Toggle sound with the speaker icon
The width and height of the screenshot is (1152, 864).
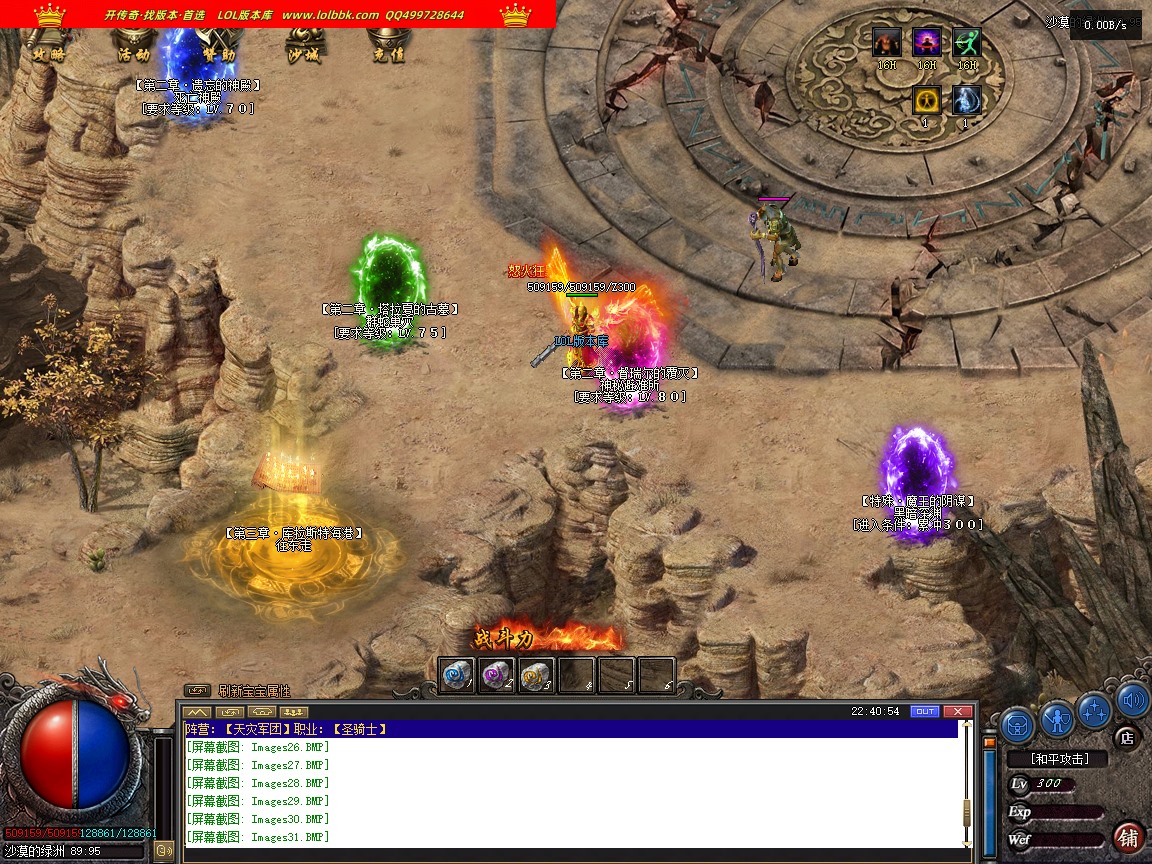point(1132,699)
